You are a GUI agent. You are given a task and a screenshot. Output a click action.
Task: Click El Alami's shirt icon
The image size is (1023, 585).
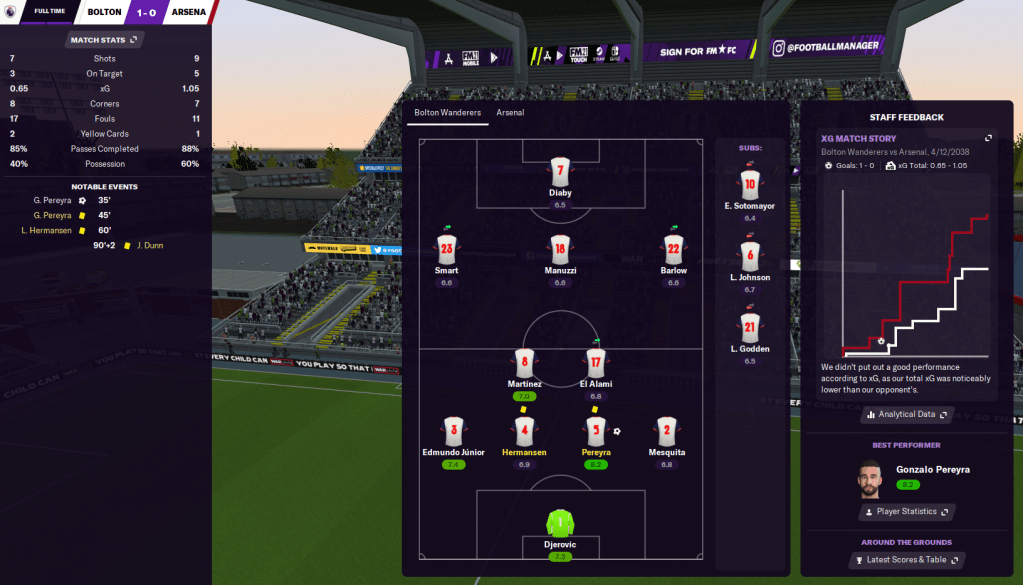[x=596, y=364]
